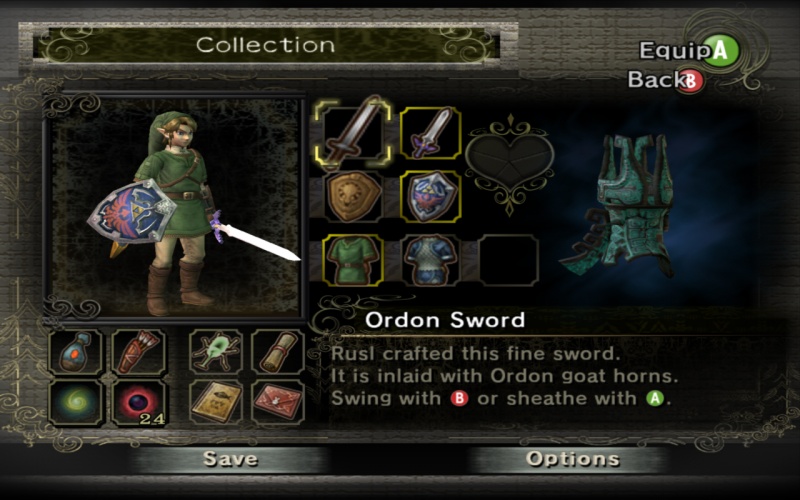Equip the Master Sword
The image size is (800, 500).
pos(431,134)
